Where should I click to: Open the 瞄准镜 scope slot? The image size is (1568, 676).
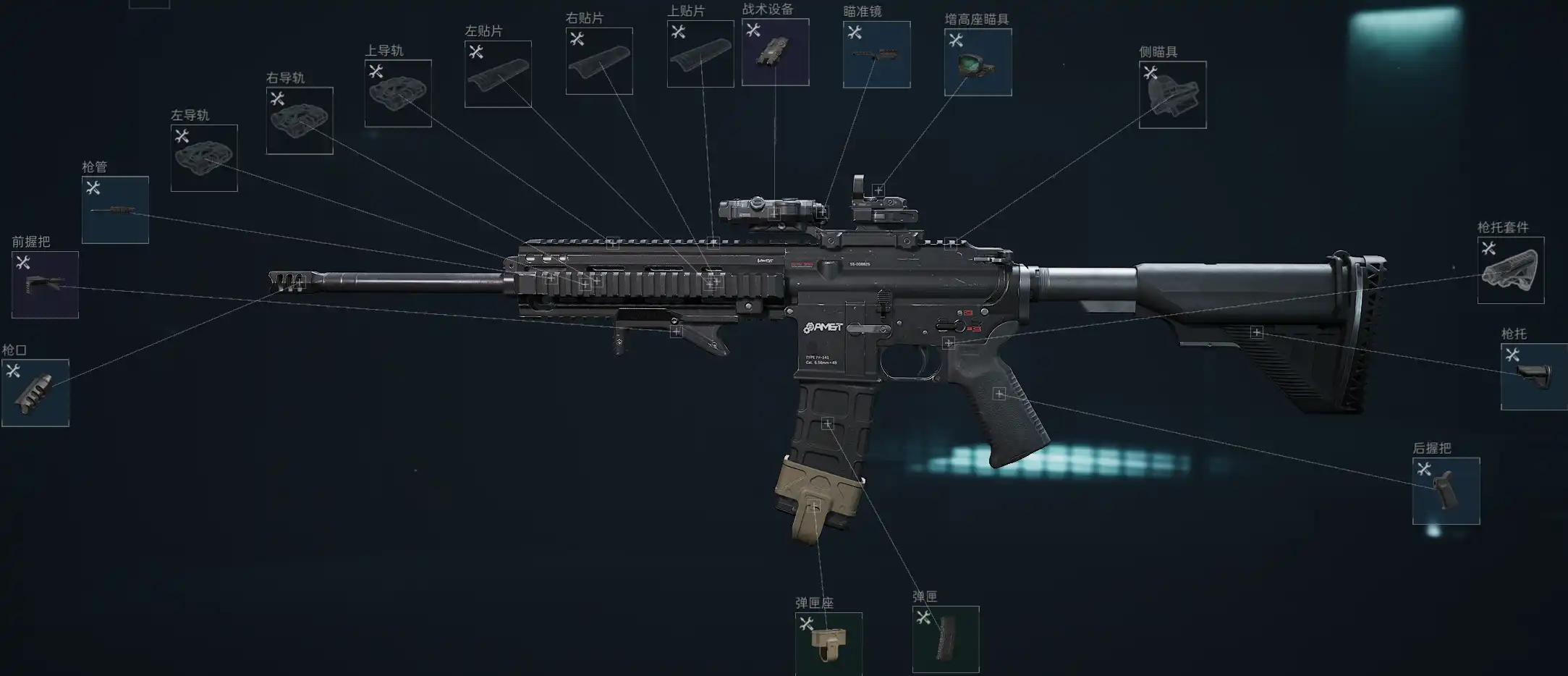click(x=876, y=54)
